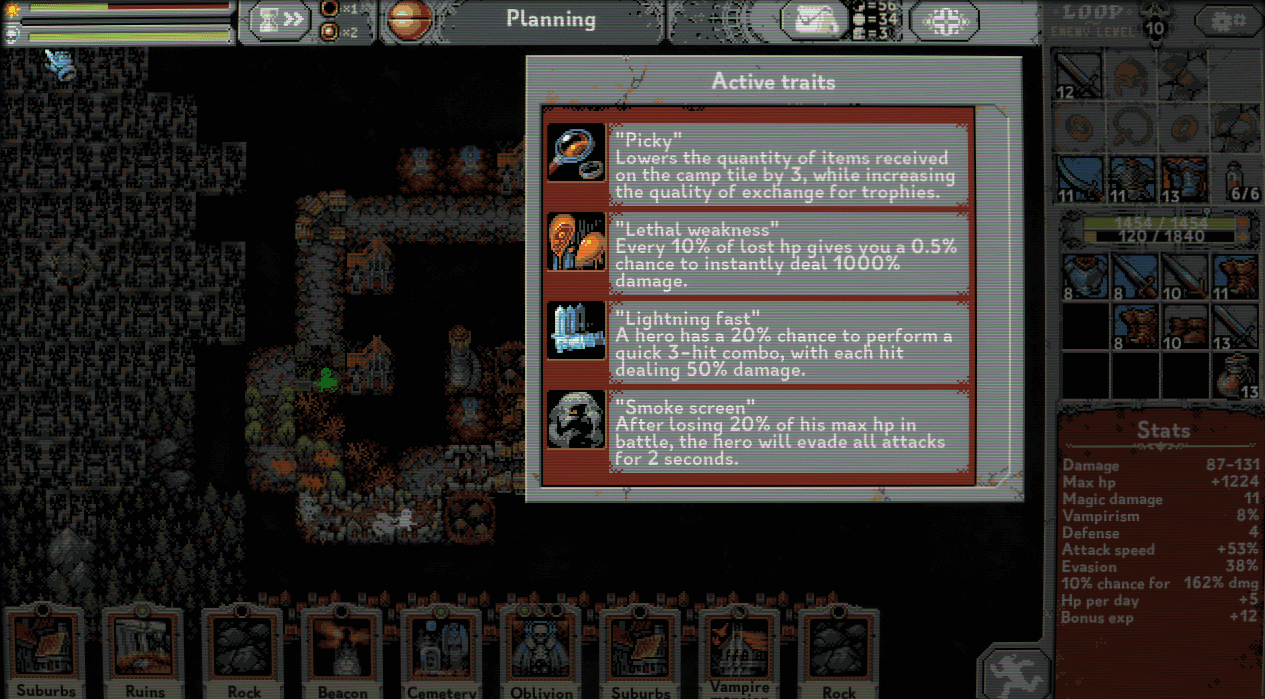Select the Oblivion card
Screen dimensions: 1265x699
[540, 652]
